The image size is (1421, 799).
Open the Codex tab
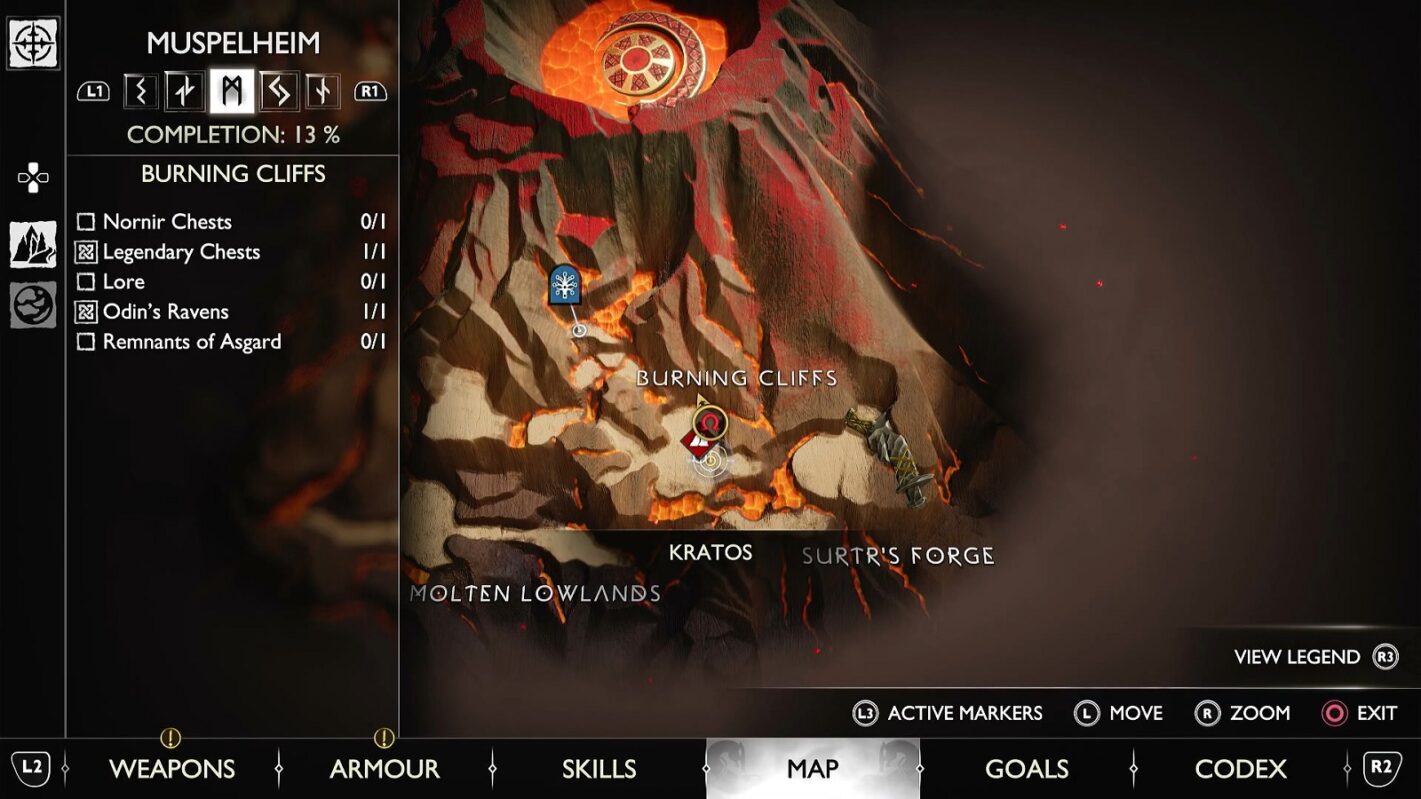tap(1240, 768)
